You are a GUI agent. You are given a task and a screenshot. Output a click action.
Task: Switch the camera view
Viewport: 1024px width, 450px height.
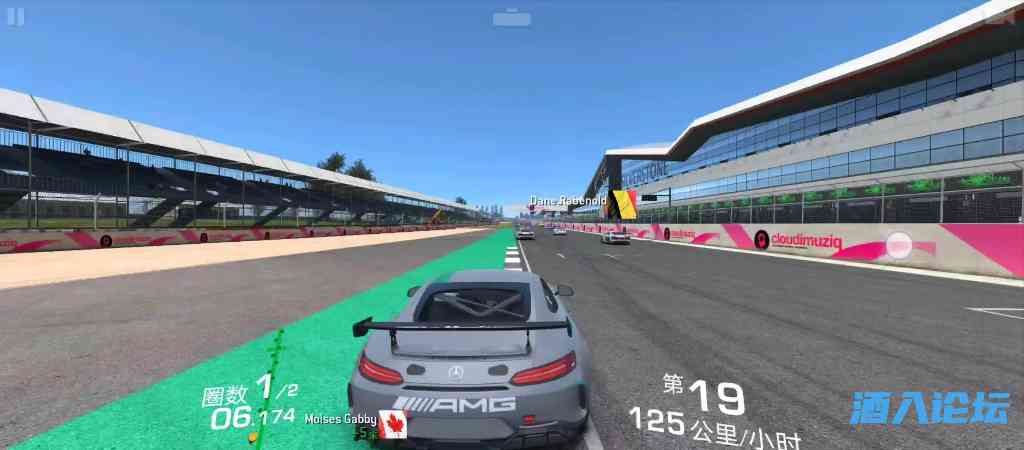(511, 17)
